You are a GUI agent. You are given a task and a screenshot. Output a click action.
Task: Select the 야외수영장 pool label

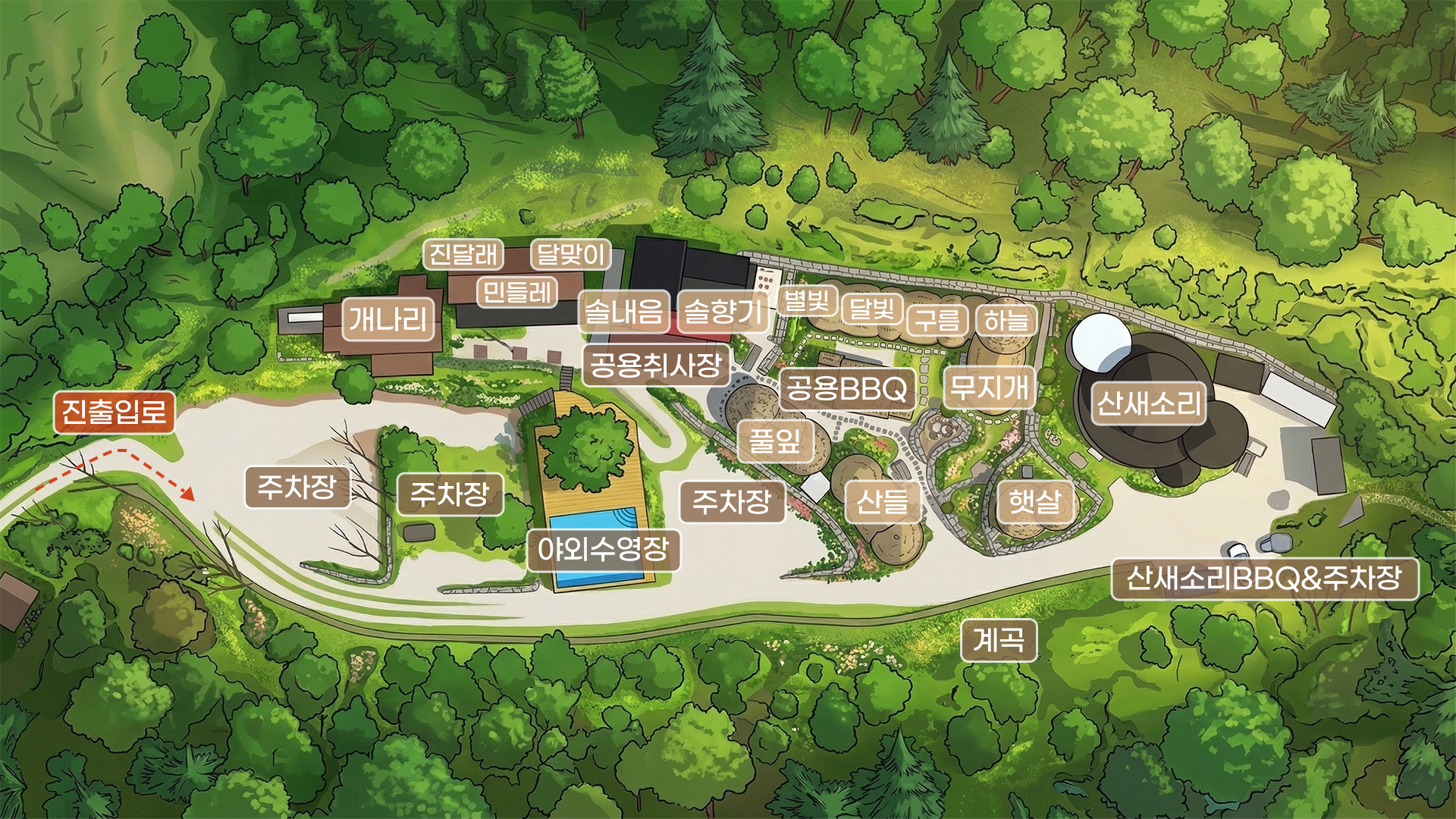tap(604, 548)
